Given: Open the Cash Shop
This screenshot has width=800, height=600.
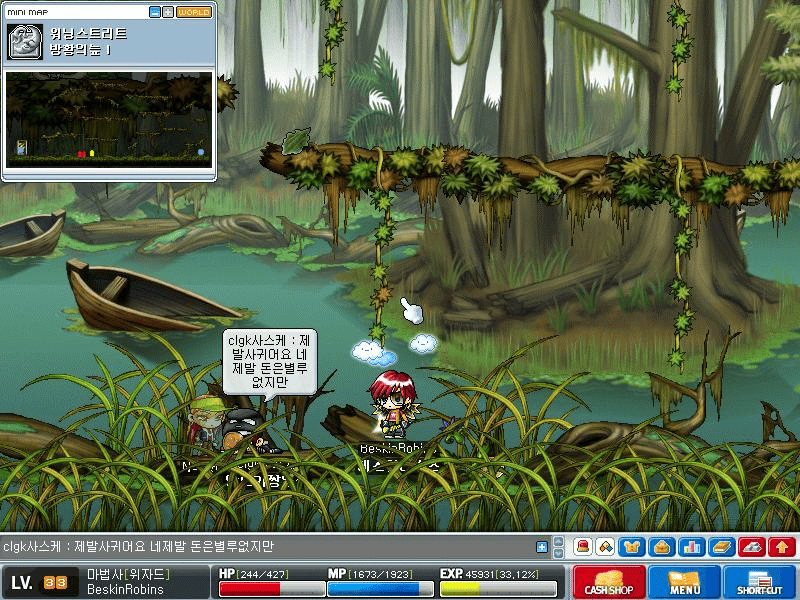Looking at the screenshot, I should point(608,582).
